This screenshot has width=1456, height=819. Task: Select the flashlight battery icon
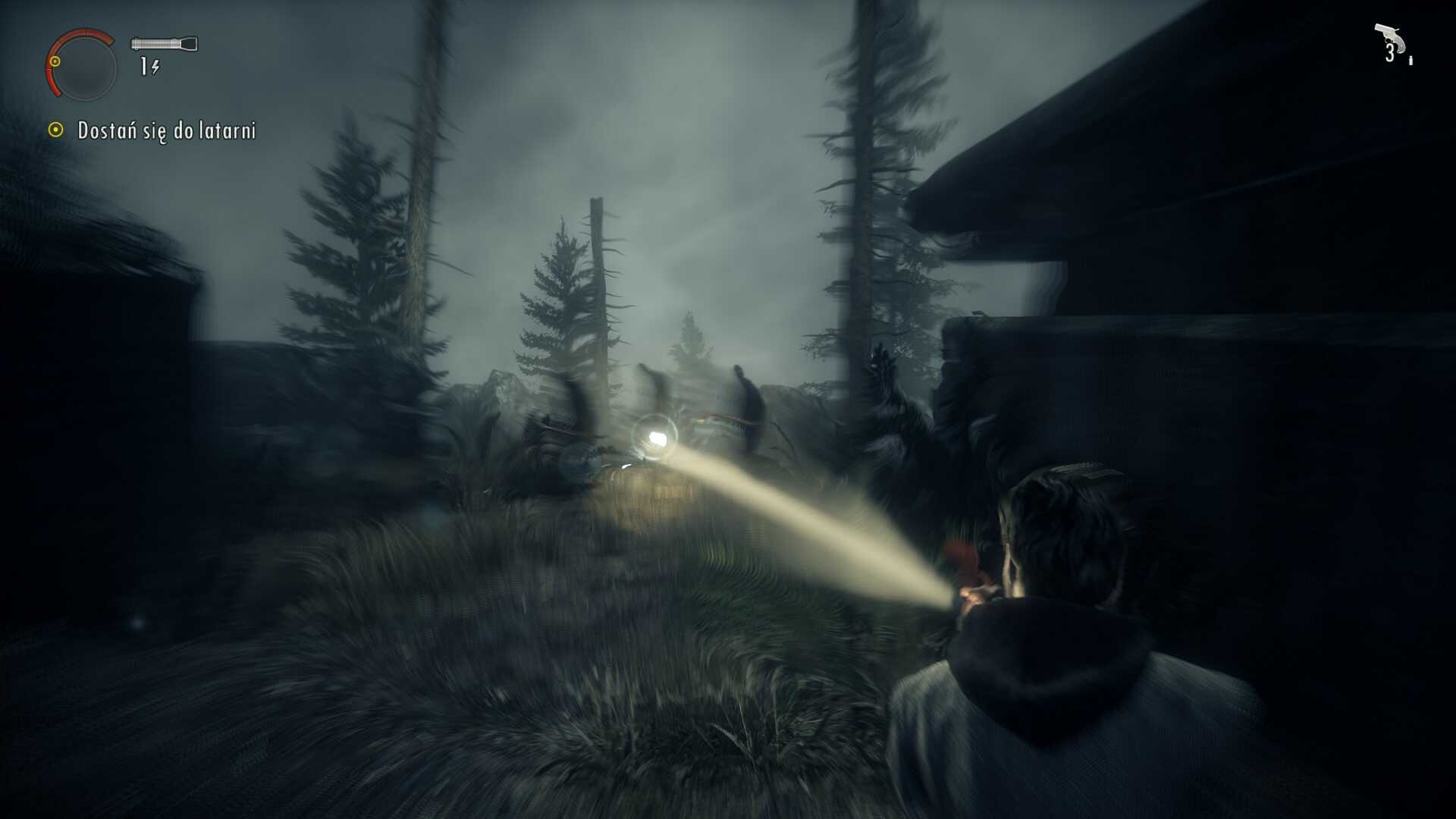pos(164,44)
